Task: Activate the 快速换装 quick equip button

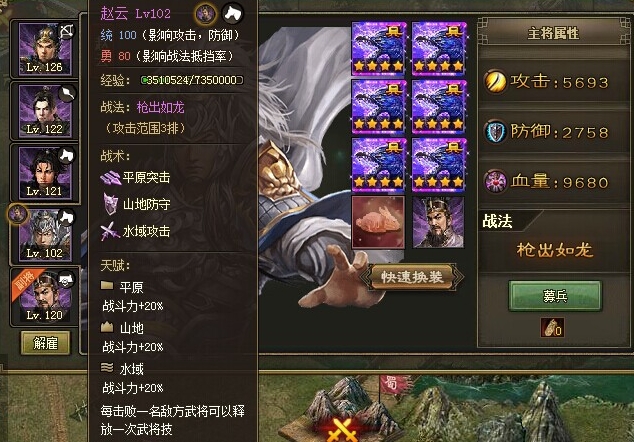Action: [412, 276]
